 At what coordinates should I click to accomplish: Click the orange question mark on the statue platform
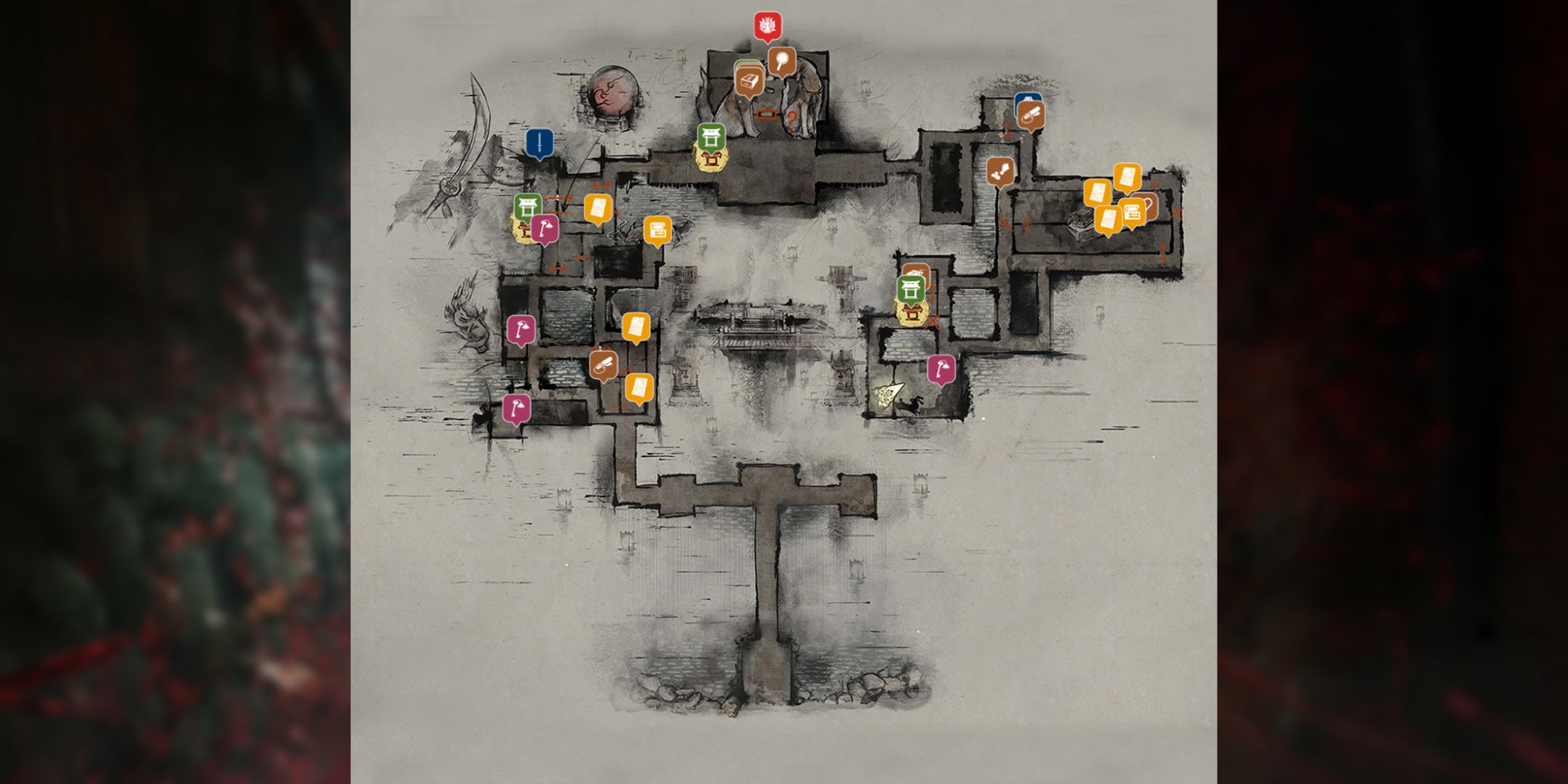coord(791,116)
